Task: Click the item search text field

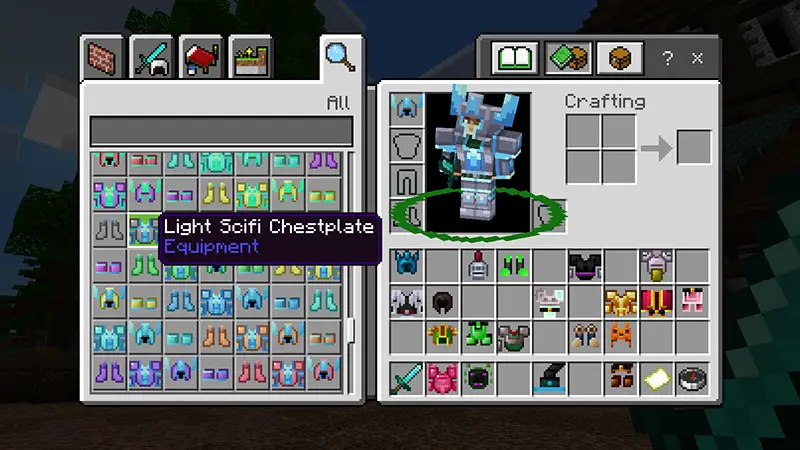Action: click(221, 132)
